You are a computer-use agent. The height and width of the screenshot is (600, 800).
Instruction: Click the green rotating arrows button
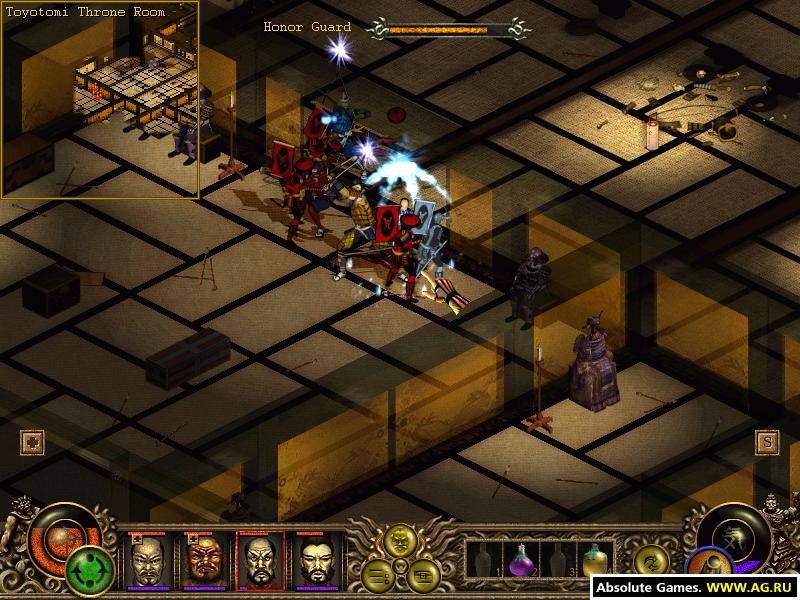coord(88,572)
